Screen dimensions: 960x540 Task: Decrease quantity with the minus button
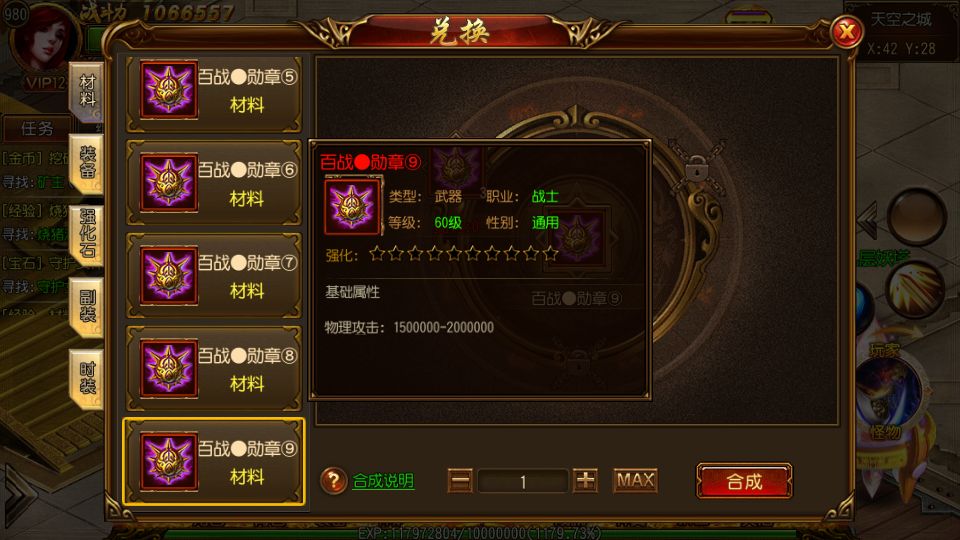(460, 481)
